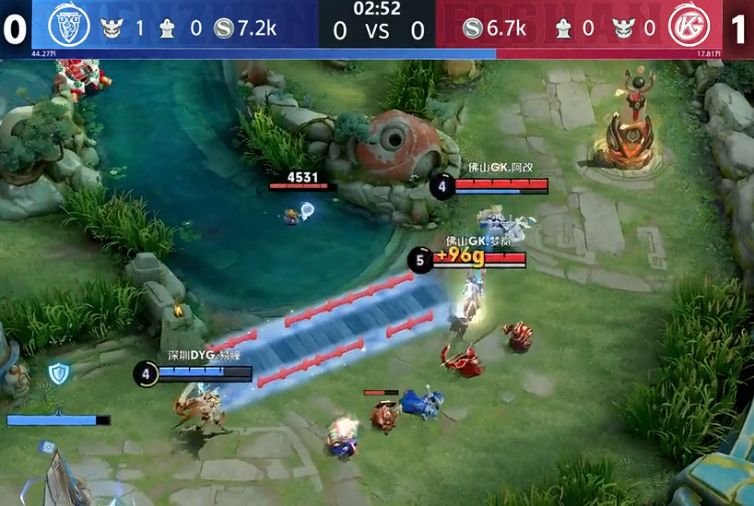Select the red GK team logo

pos(689,26)
